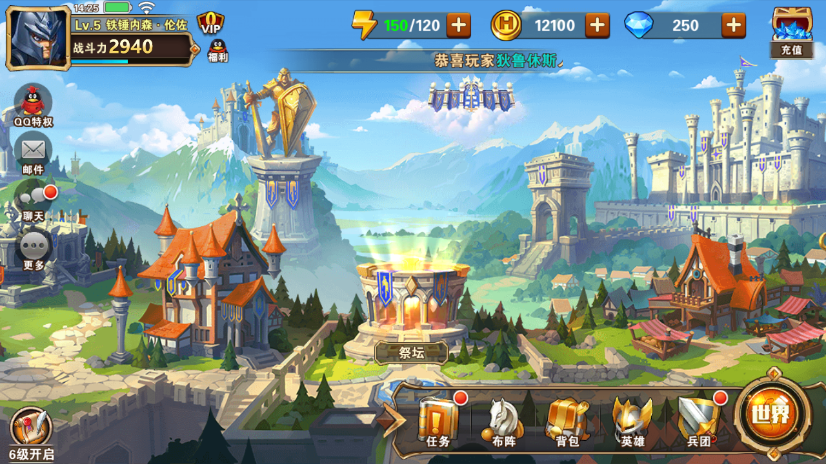The image size is (826, 464).
Task: Open the 布阵 formation screen
Action: pos(504,419)
